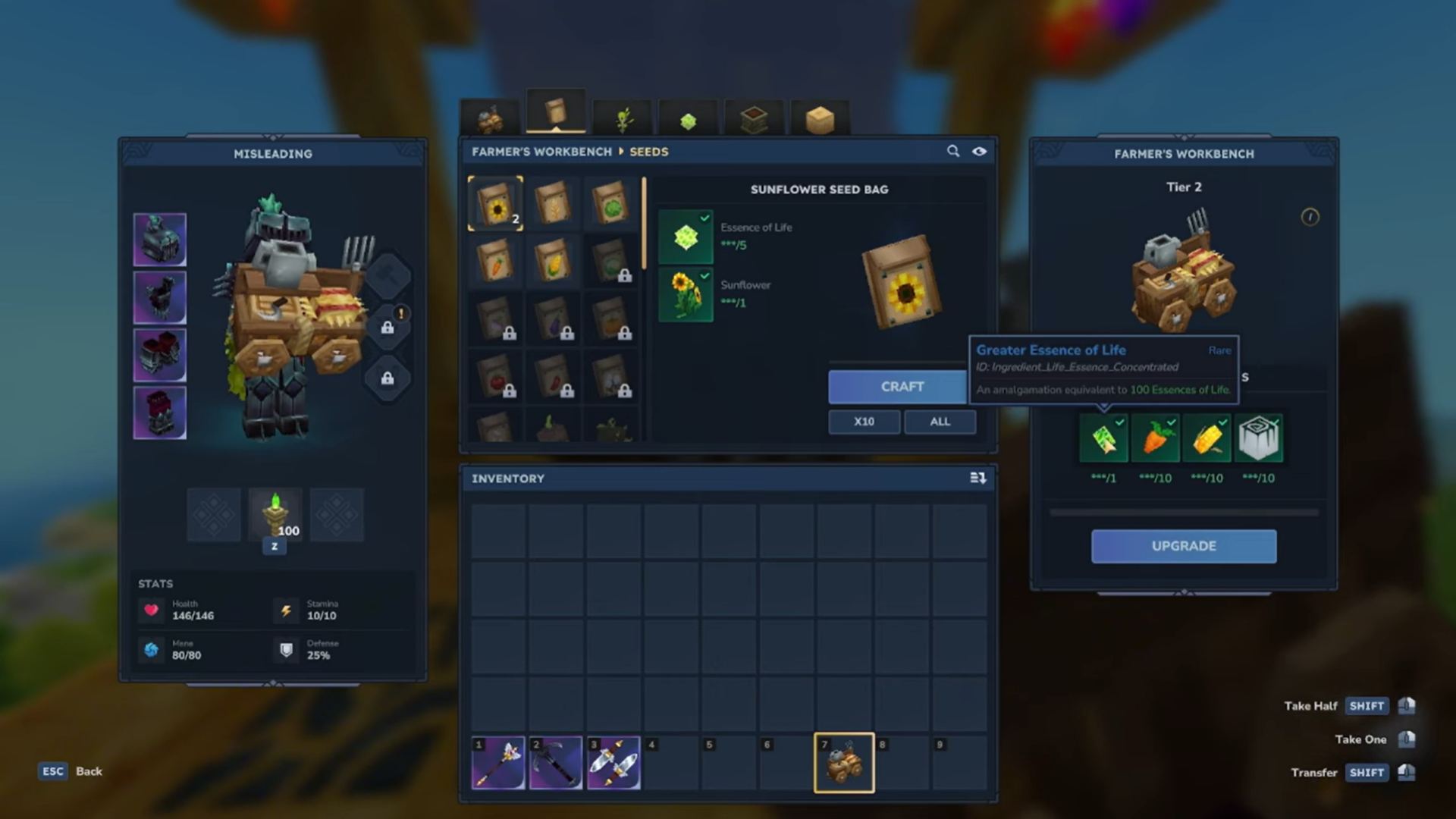Open the wooden crate tab
Viewport: 1456px width, 819px height.
tap(821, 118)
